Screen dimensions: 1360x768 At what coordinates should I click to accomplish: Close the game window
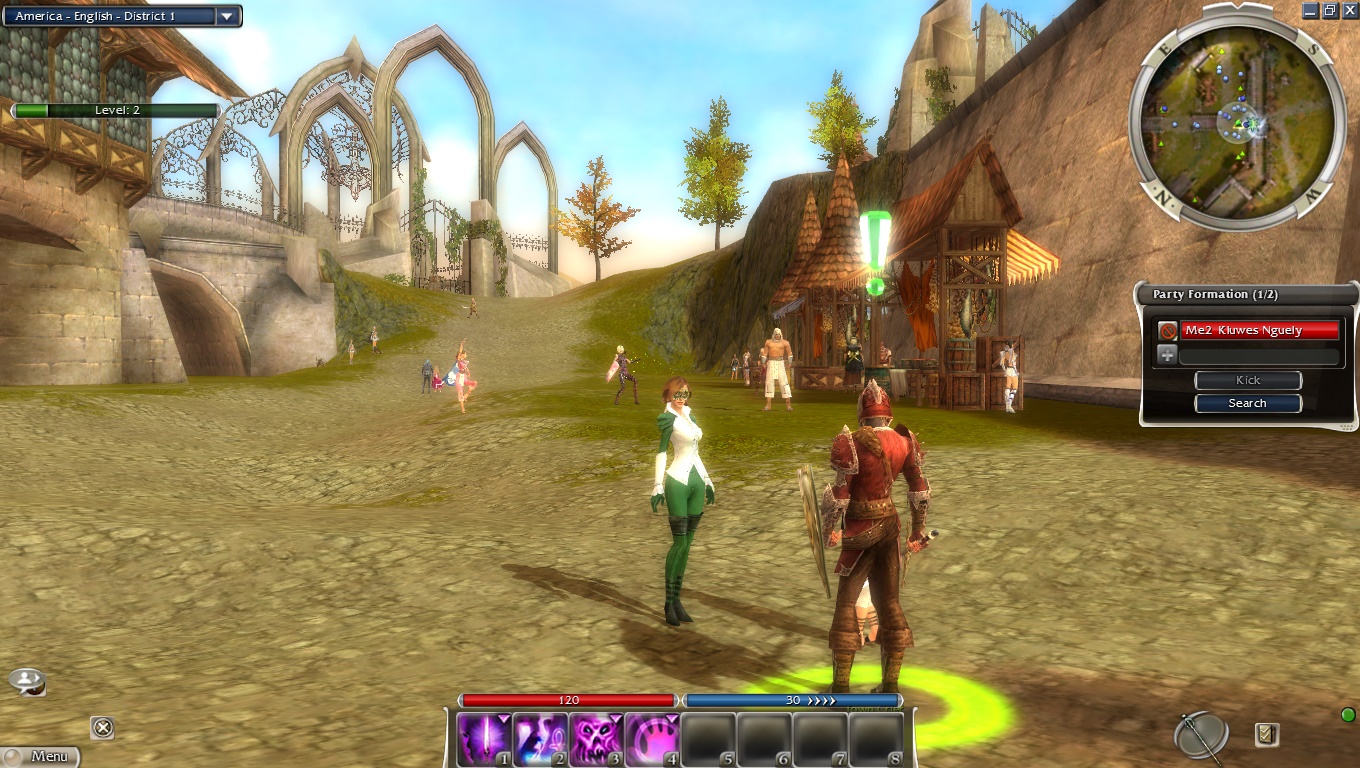[1349, 10]
